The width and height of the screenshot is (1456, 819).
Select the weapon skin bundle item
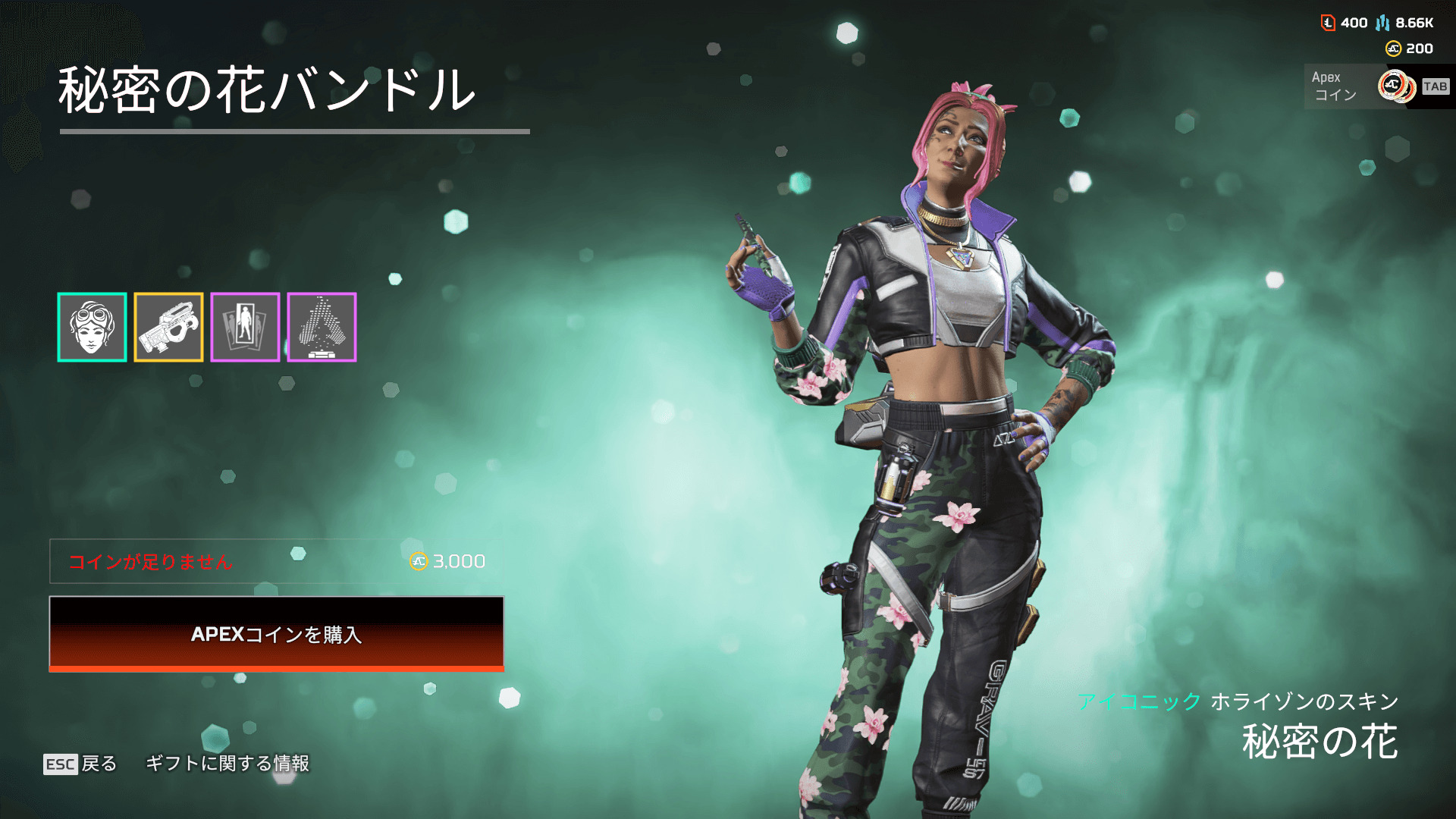[x=168, y=327]
